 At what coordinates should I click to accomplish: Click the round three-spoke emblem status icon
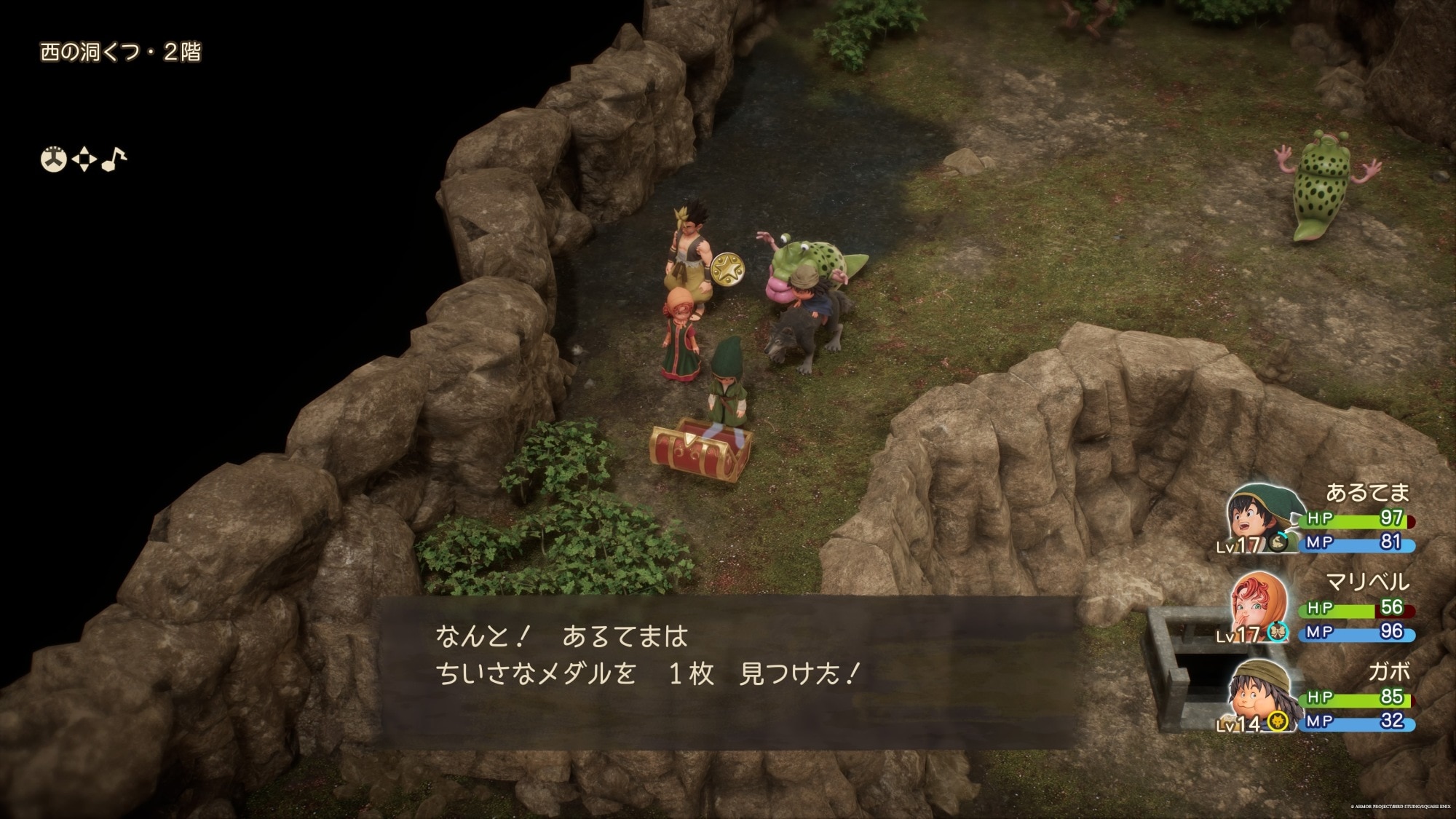53,159
